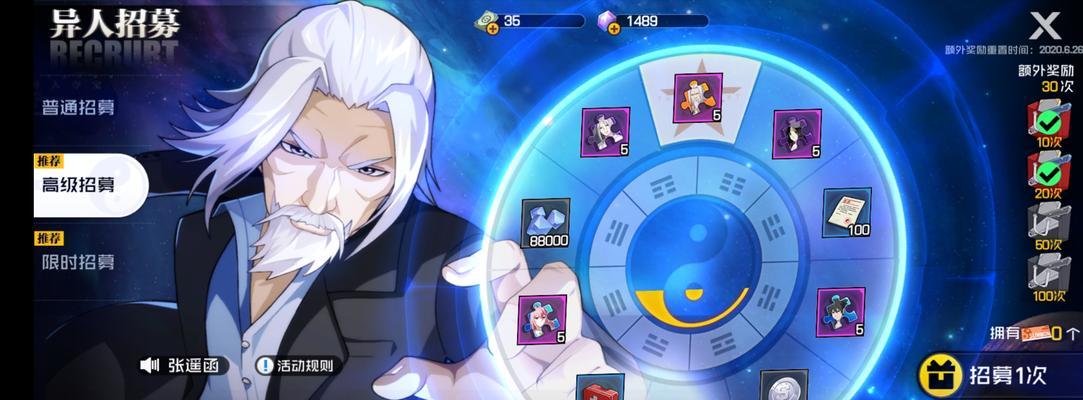Inspect the 88000 crystal reward on wheel
The image size is (1083, 400).
[545, 222]
